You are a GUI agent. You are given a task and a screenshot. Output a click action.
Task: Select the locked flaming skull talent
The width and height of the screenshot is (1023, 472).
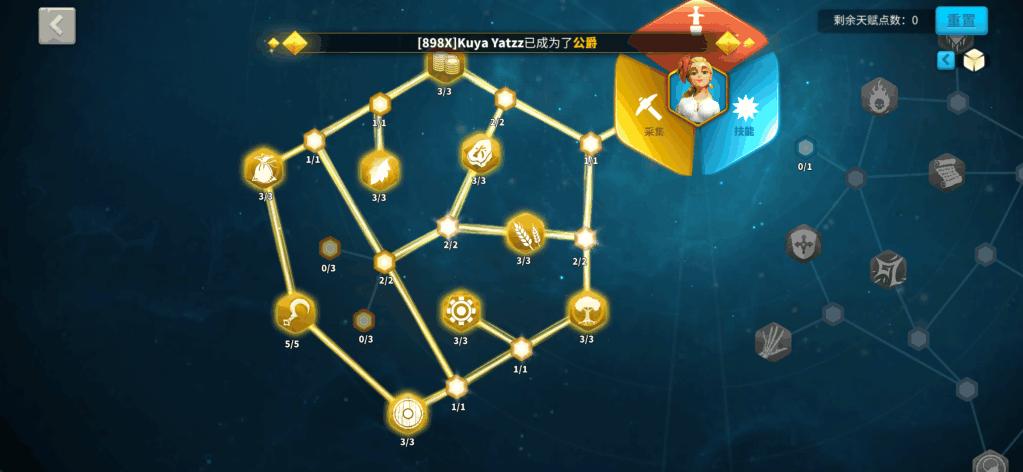pyautogui.click(x=879, y=97)
